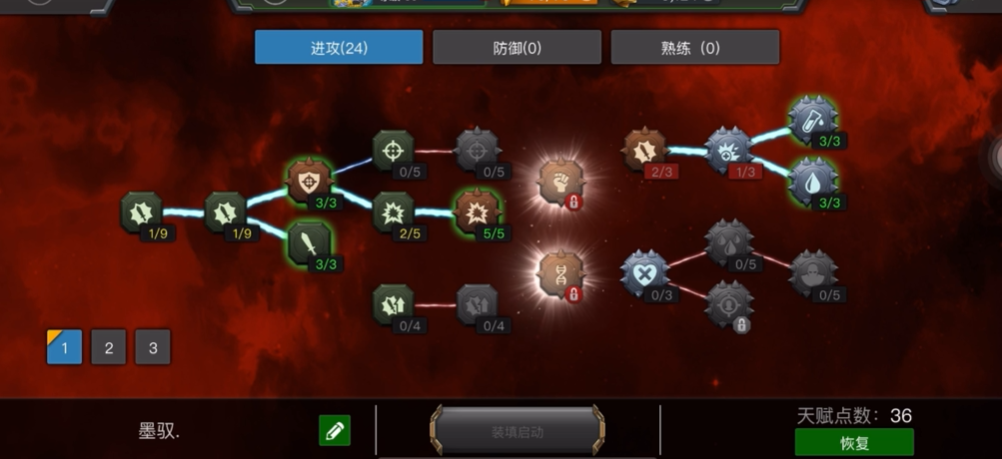Screen dimensions: 1002x459
Task: Switch to talent preset page 2
Action: coord(109,347)
